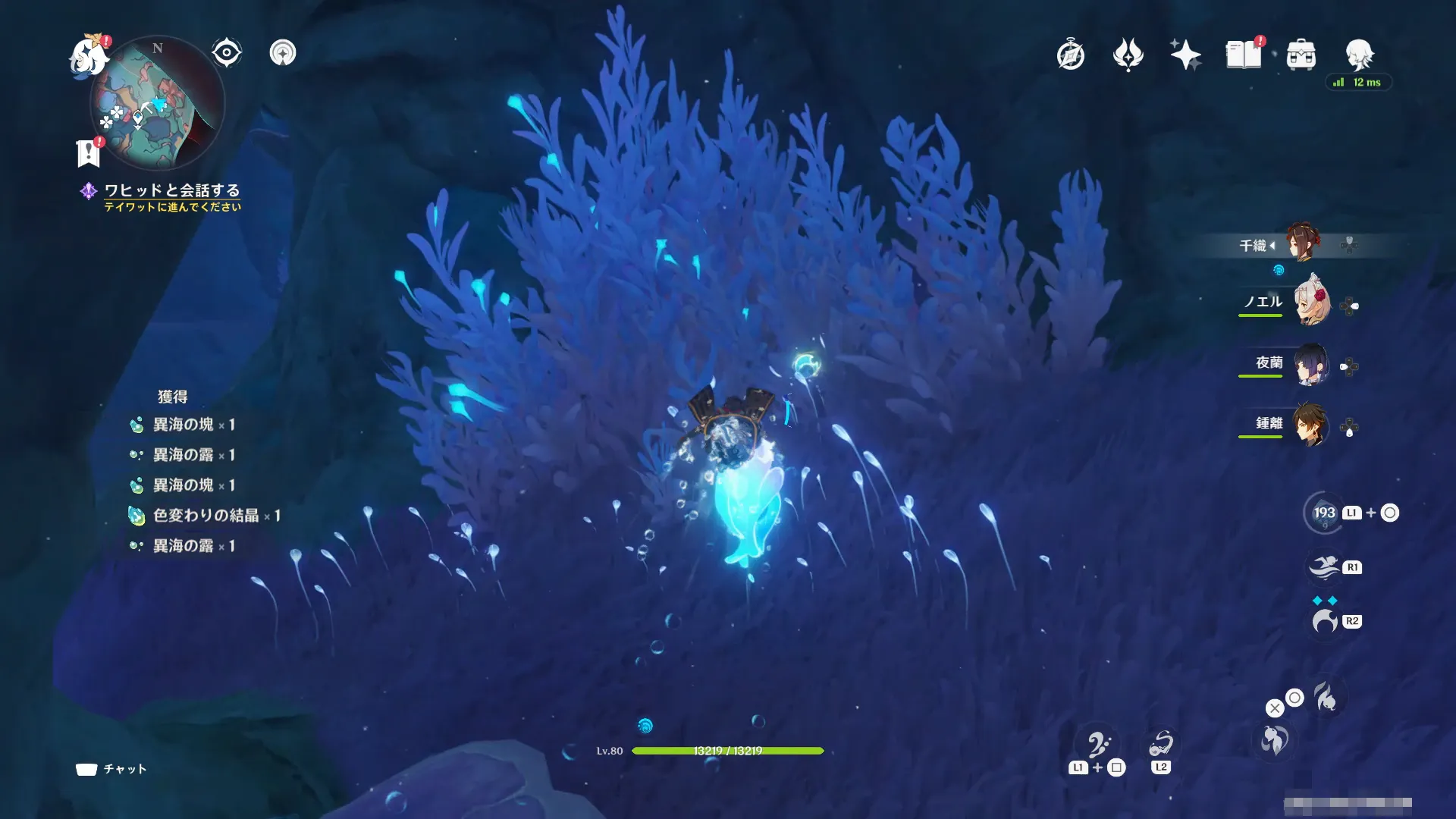Switch to party member 夜蘭

pyautogui.click(x=1310, y=365)
